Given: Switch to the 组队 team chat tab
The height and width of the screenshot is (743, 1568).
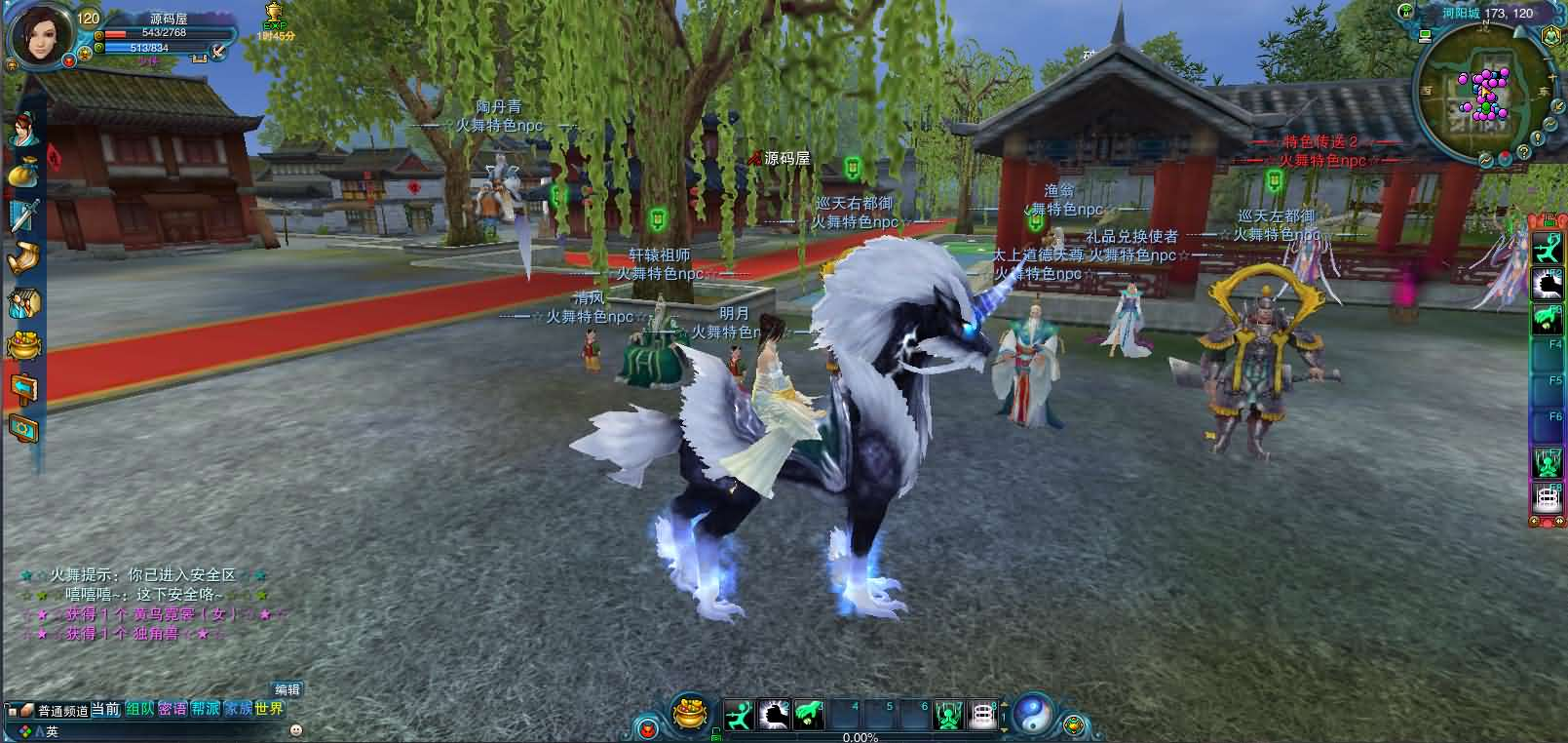Looking at the screenshot, I should (139, 709).
